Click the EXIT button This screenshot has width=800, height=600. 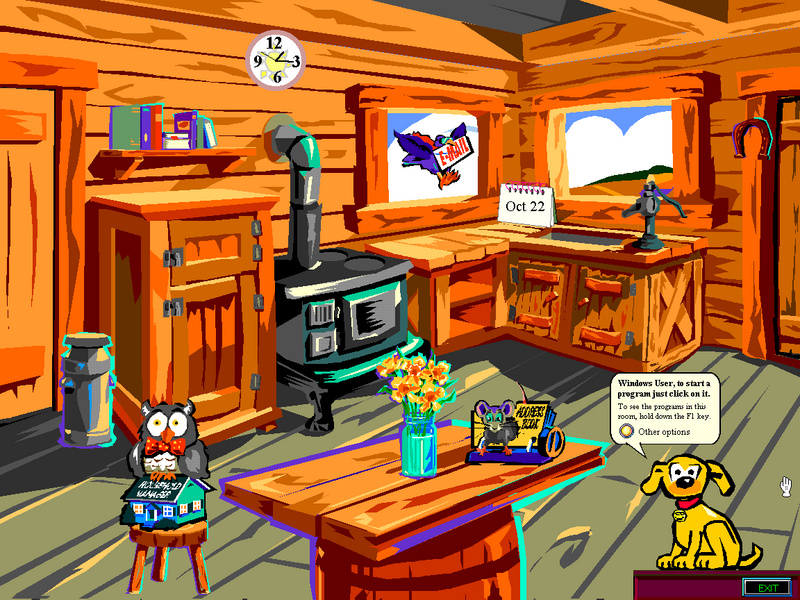(767, 587)
